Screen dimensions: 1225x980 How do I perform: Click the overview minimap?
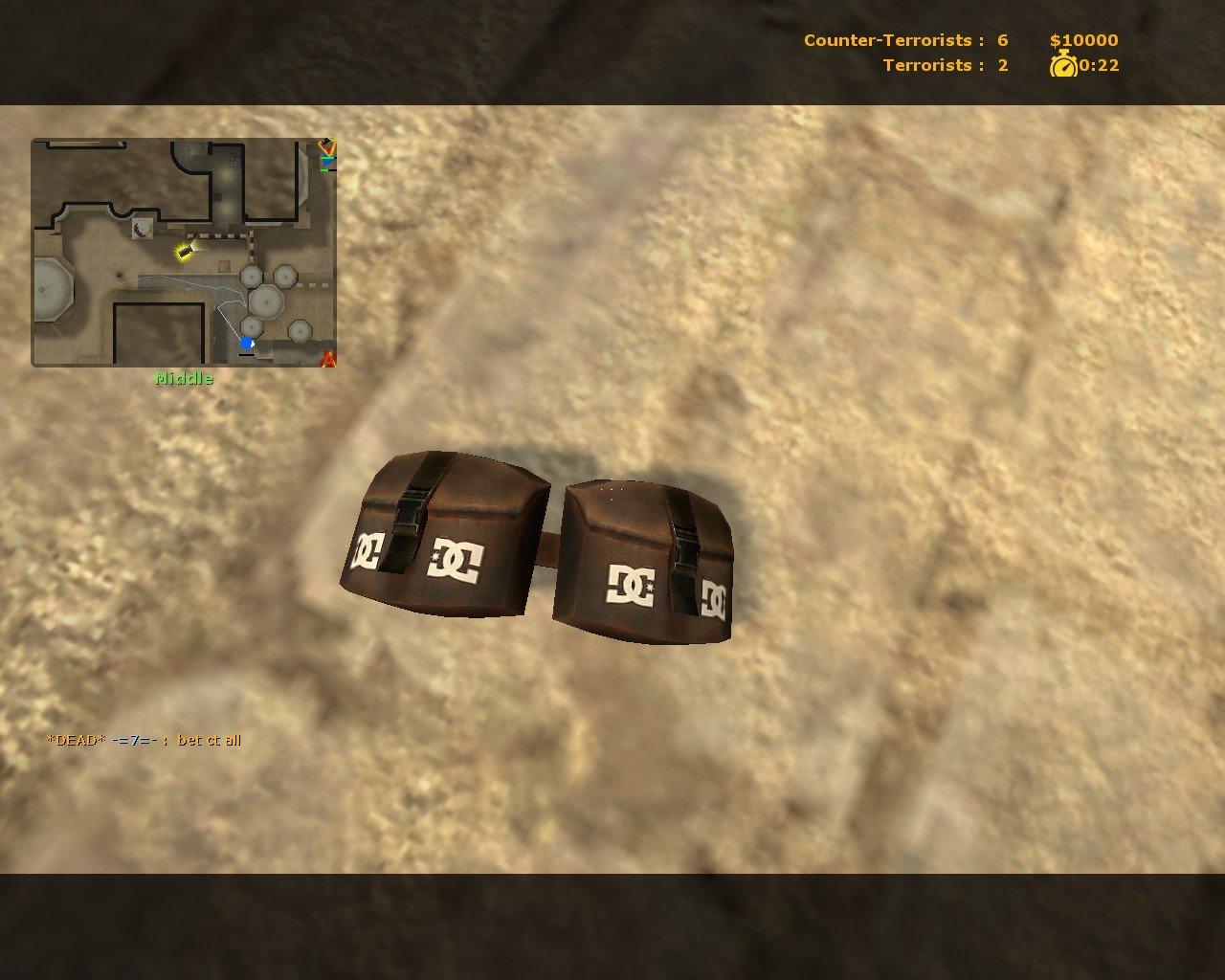click(x=184, y=253)
